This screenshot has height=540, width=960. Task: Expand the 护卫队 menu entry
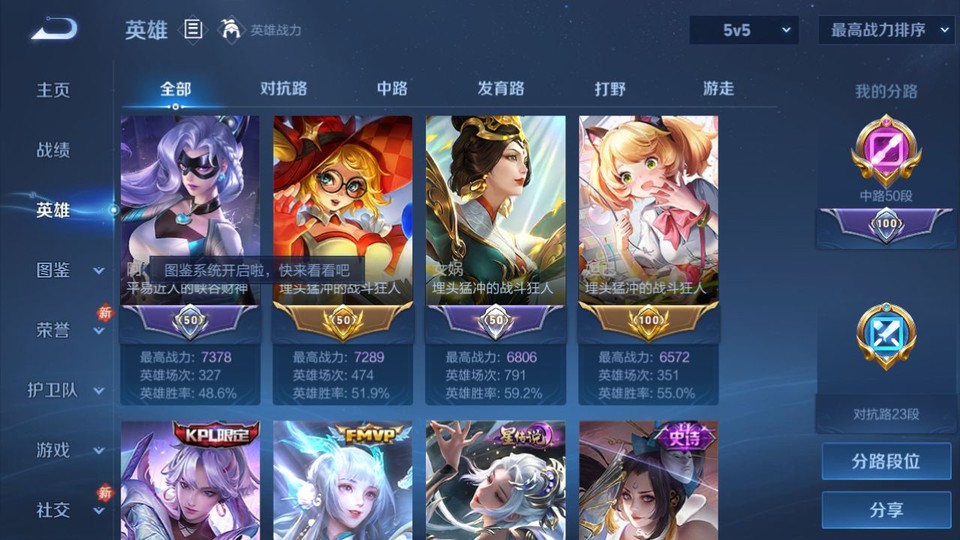[x=66, y=390]
